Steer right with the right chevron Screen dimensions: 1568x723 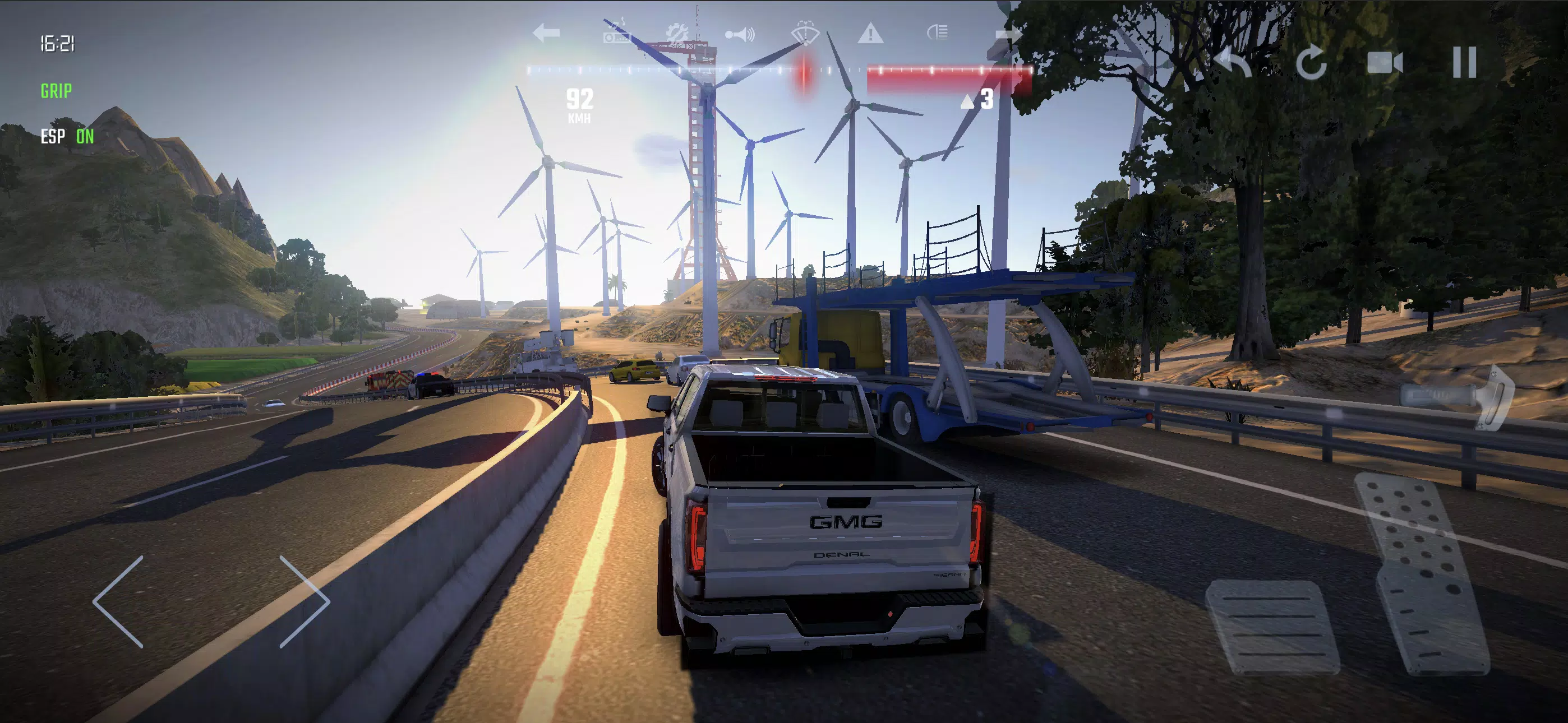(x=305, y=601)
